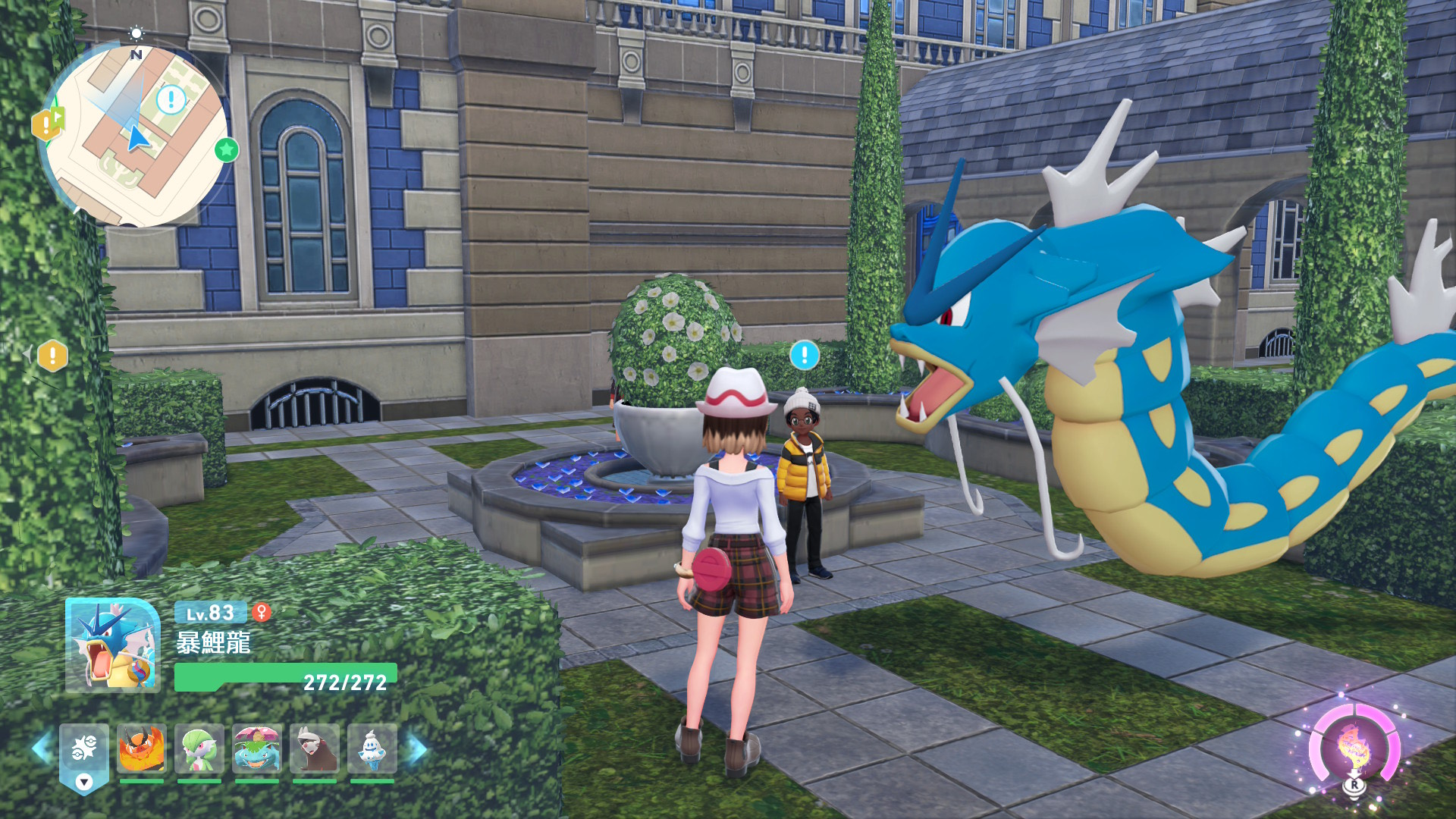Click the orange exclamation indicator at the left edge
The height and width of the screenshot is (819, 1456).
53,355
